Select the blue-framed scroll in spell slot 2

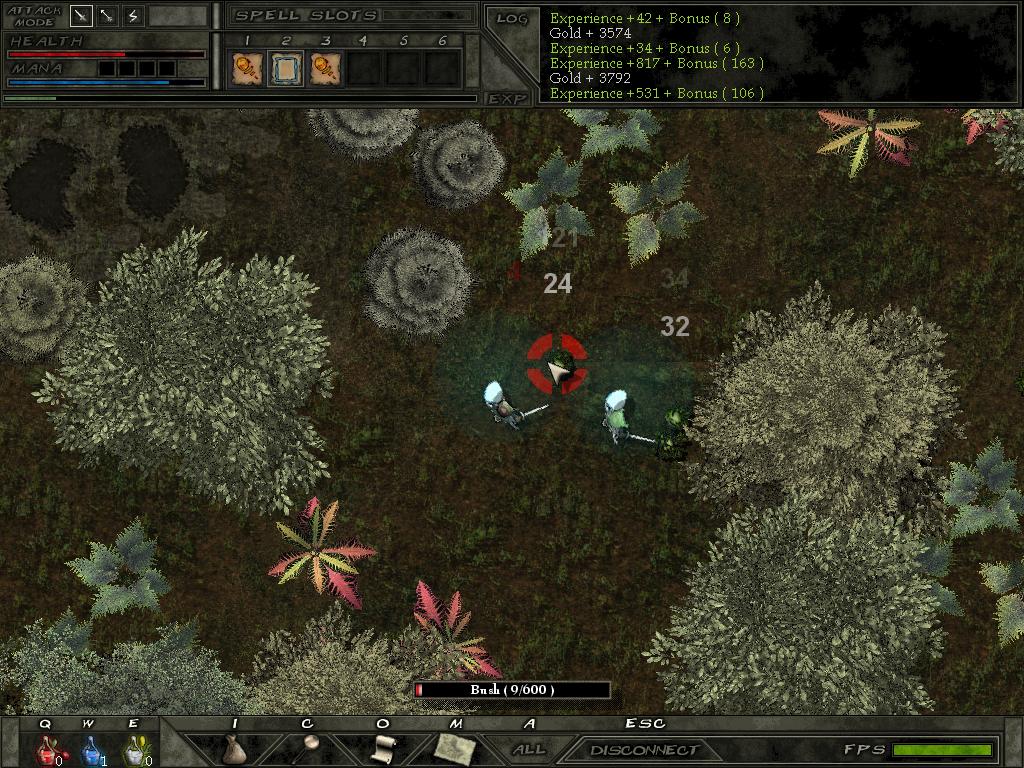point(285,68)
